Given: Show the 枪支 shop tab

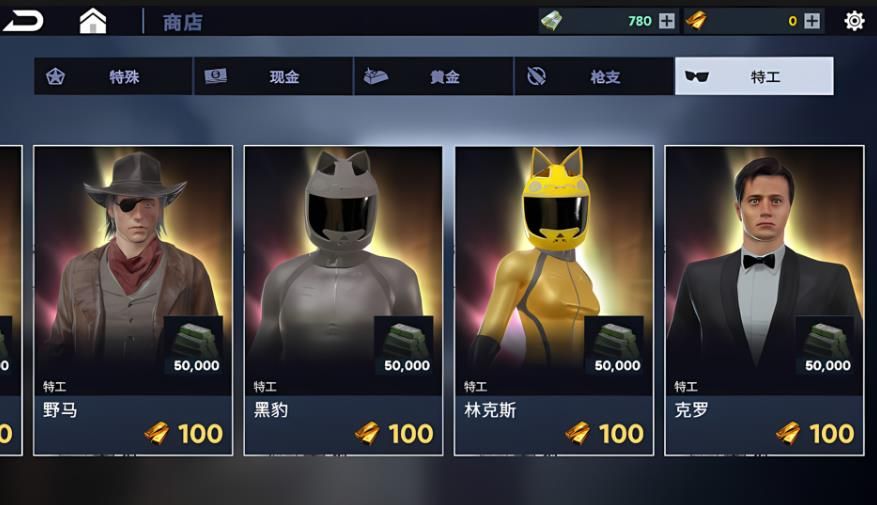Looking at the screenshot, I should tap(594, 77).
